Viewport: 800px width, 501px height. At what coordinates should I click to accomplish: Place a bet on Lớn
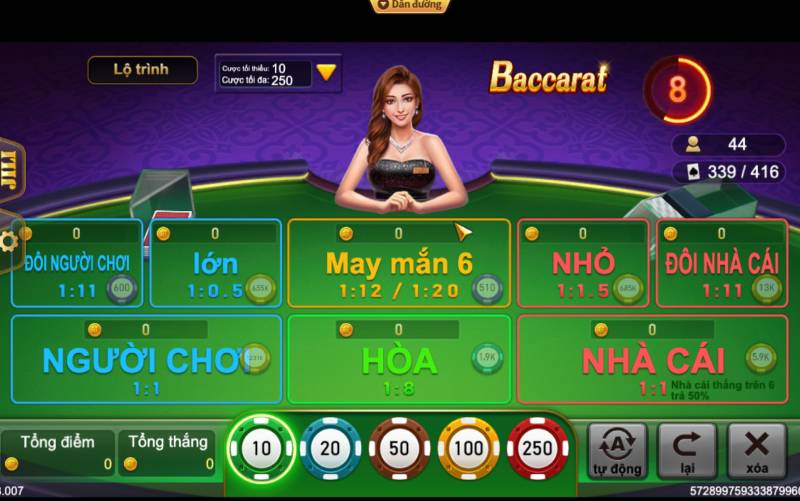tap(215, 264)
